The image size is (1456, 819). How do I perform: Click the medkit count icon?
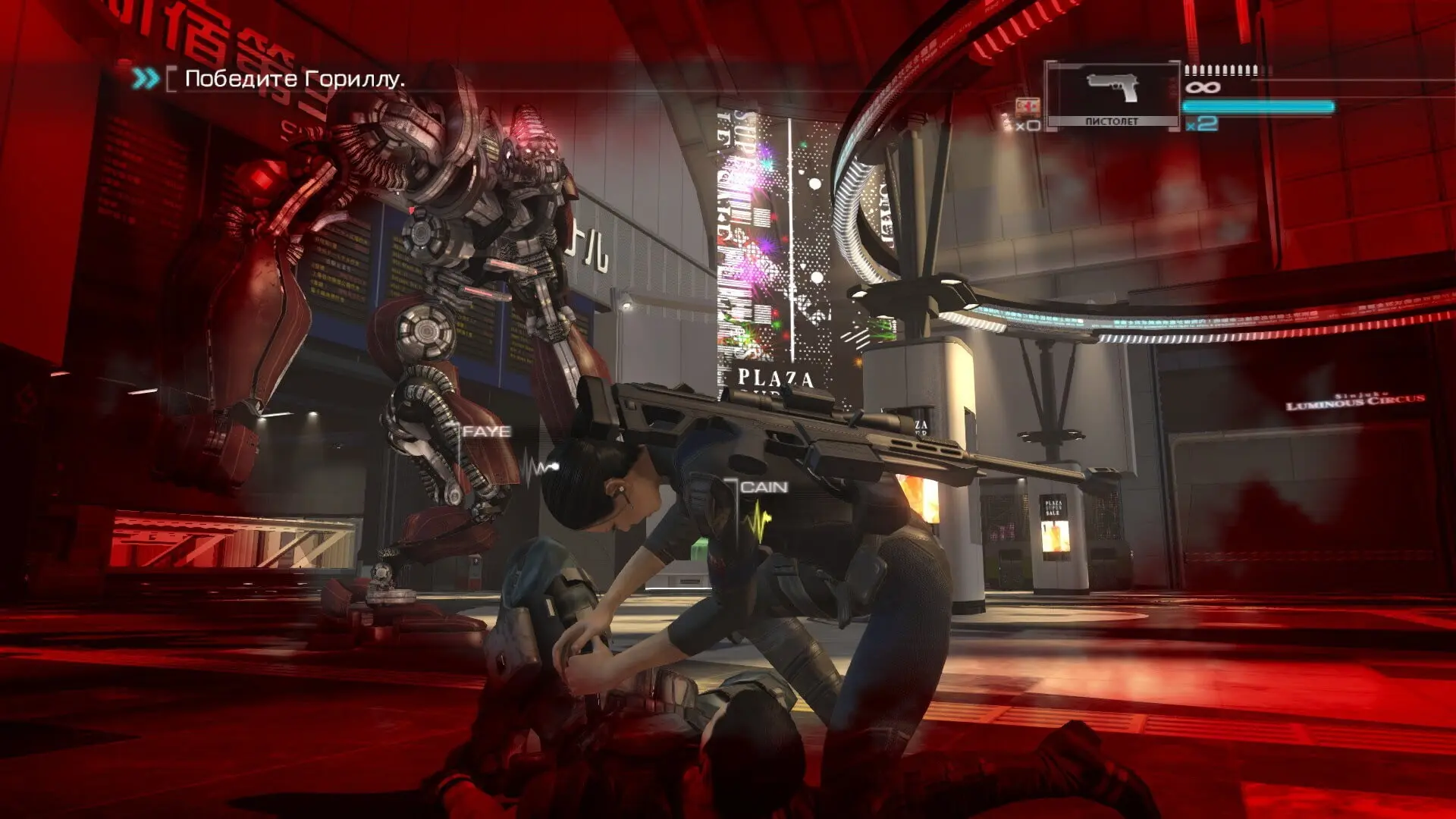click(1028, 107)
